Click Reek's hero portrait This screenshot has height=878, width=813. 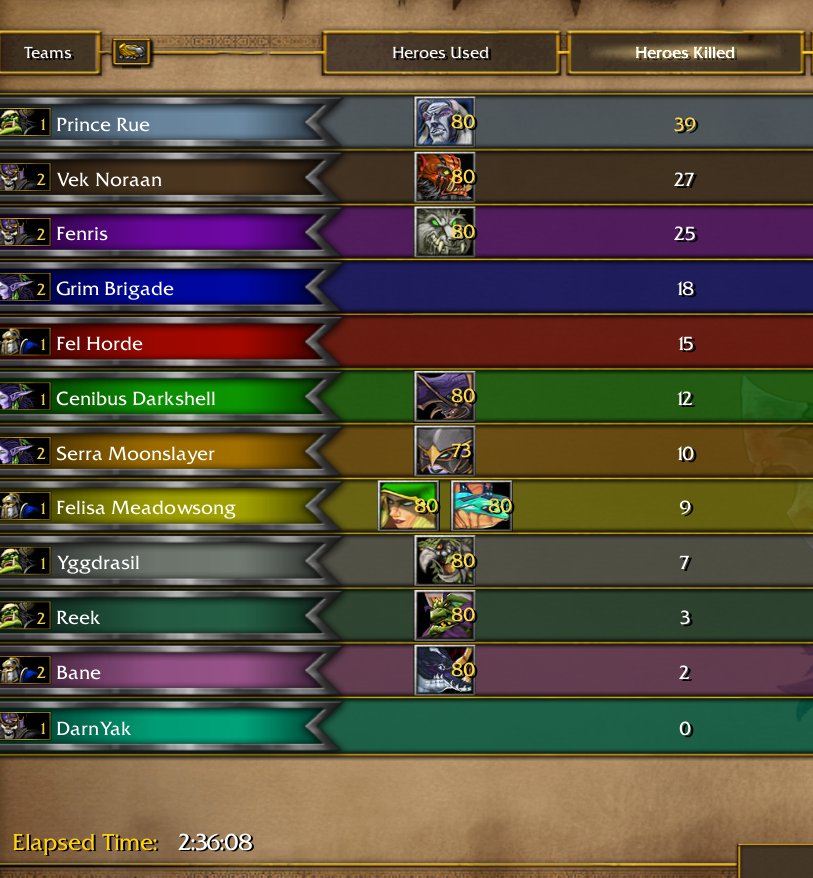pyautogui.click(x=444, y=616)
